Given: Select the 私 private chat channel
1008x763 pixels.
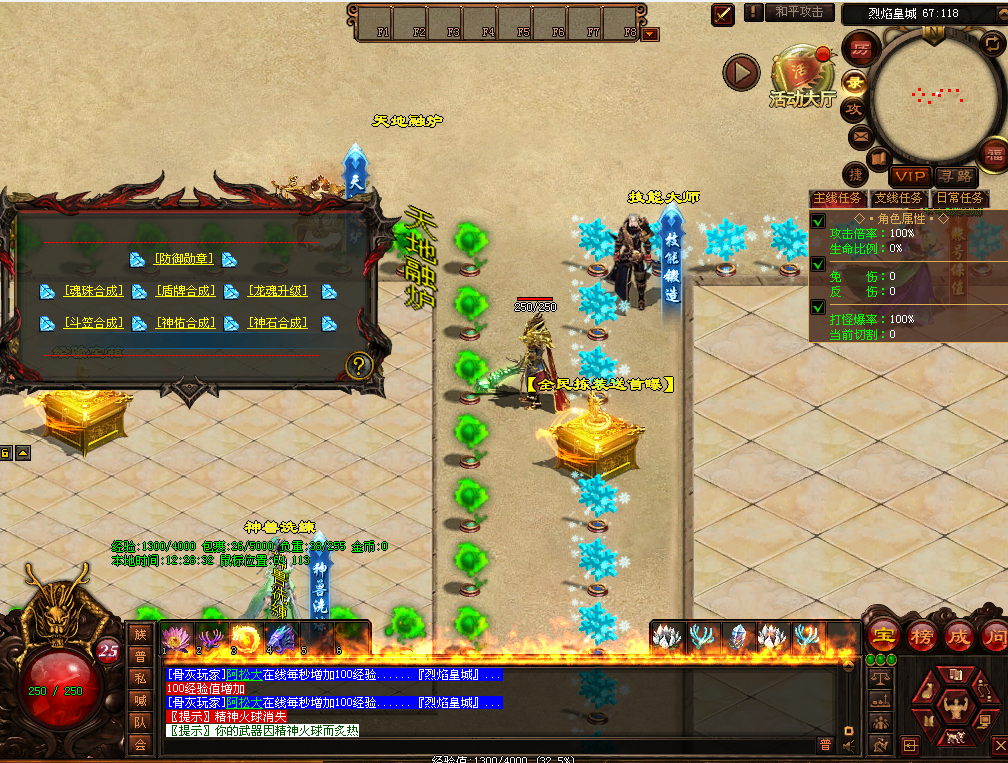Looking at the screenshot, I should pos(141,677).
